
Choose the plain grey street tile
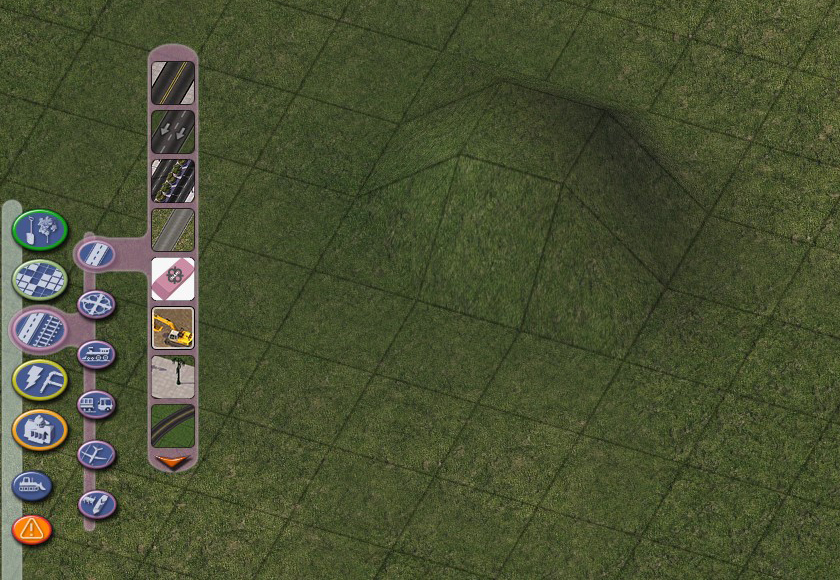pos(172,229)
